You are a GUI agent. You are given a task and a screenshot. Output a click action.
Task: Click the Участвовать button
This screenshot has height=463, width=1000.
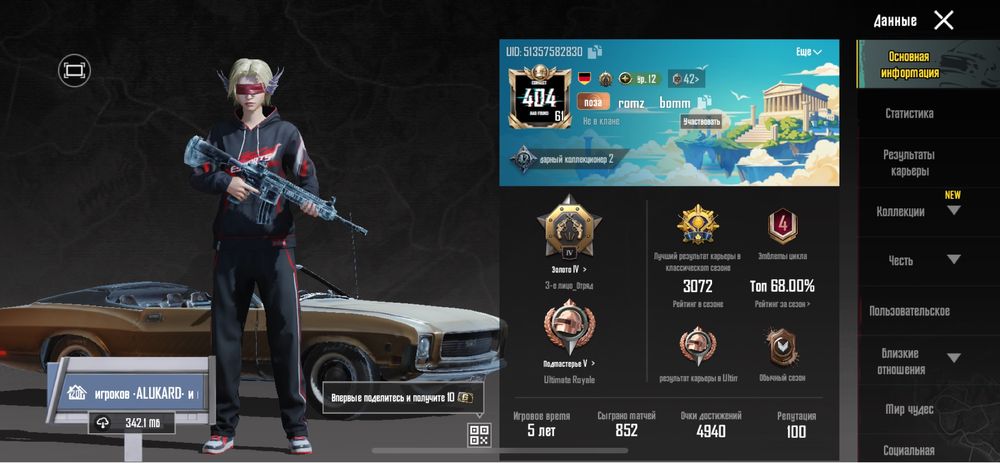click(701, 122)
